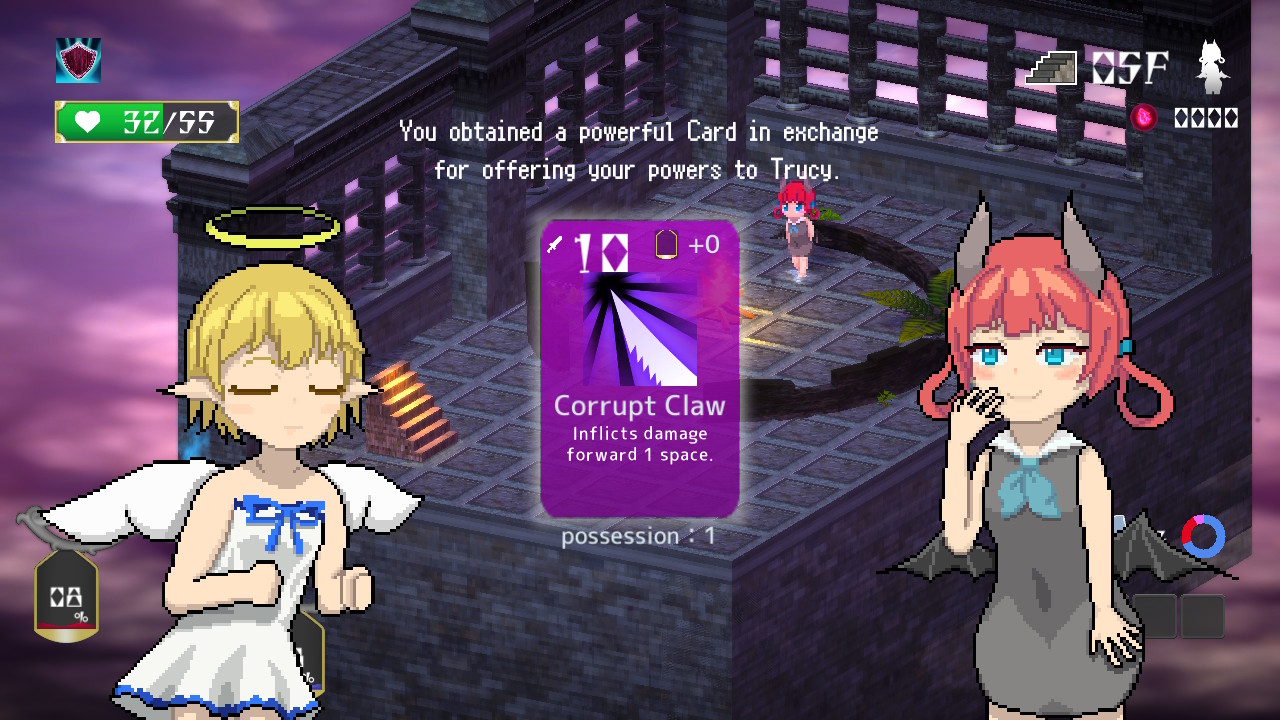Viewport: 1280px width, 720px height.
Task: Select the Corrupt Claw card artwork
Action: tap(639, 330)
